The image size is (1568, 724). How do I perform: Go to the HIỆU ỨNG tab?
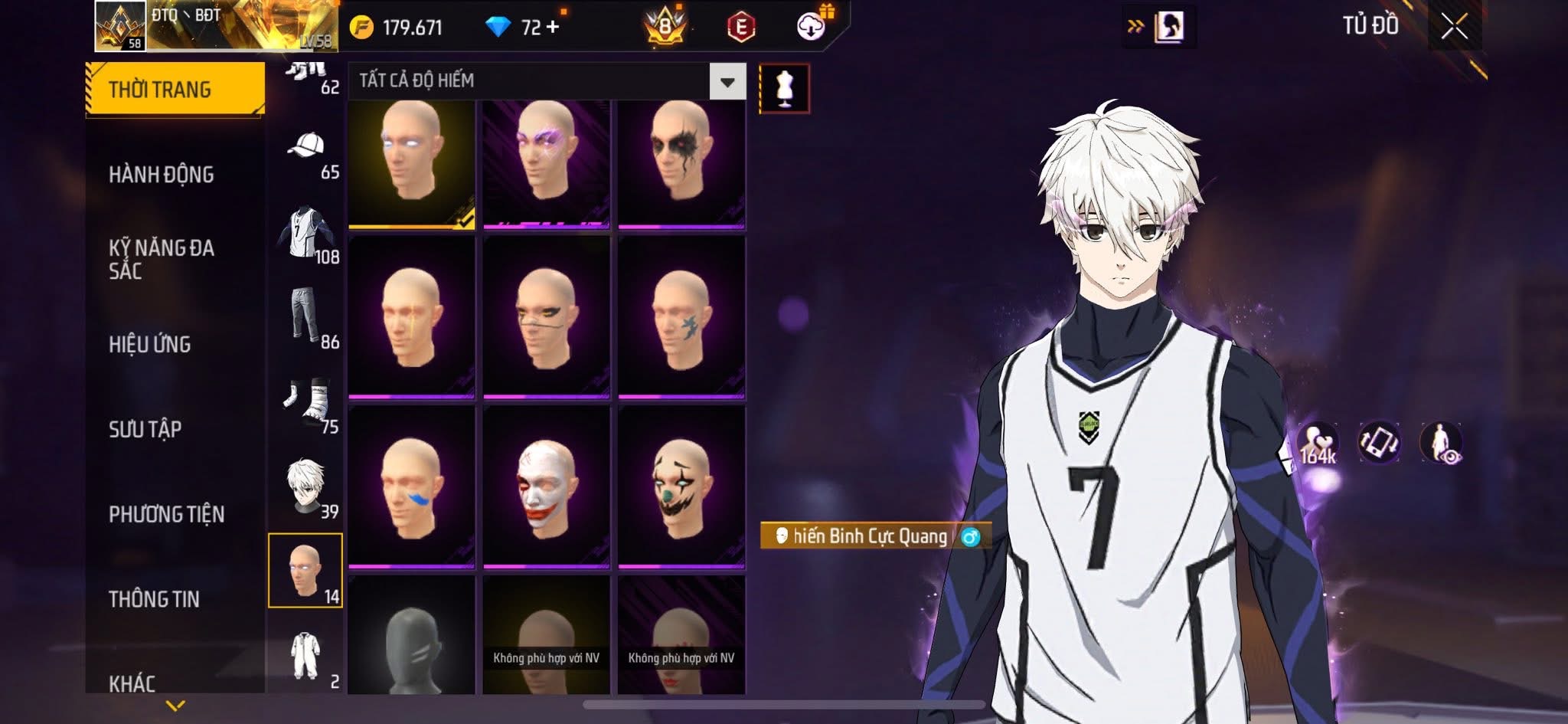pos(150,345)
